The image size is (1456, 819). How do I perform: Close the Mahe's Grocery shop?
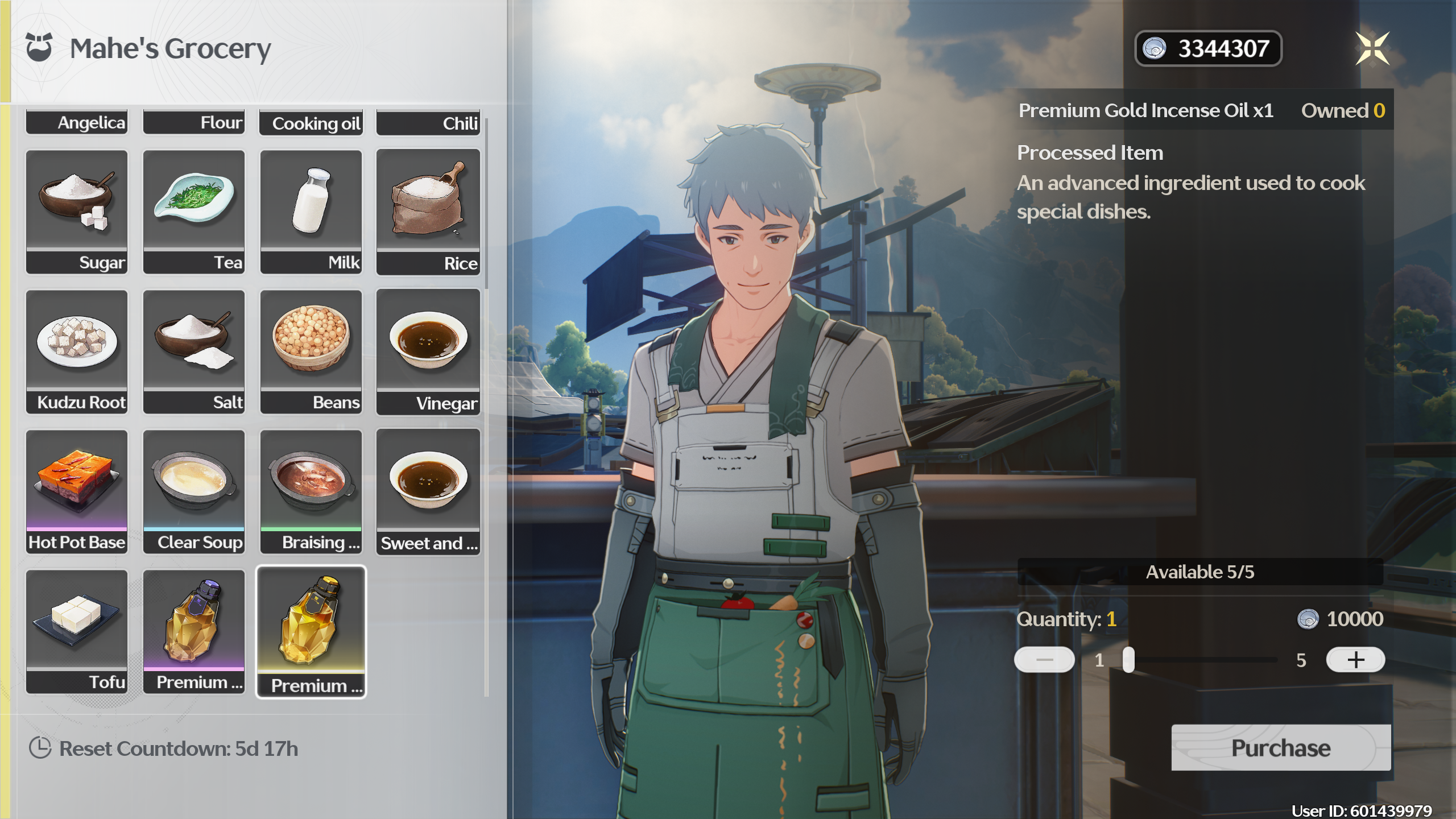pyautogui.click(x=1372, y=48)
